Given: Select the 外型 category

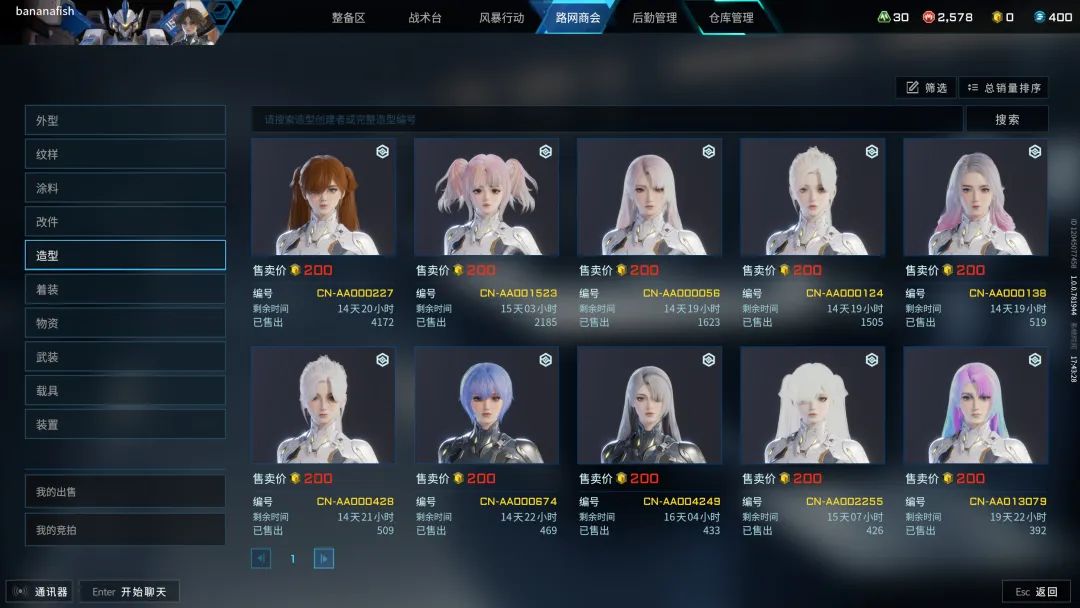Looking at the screenshot, I should 125,121.
